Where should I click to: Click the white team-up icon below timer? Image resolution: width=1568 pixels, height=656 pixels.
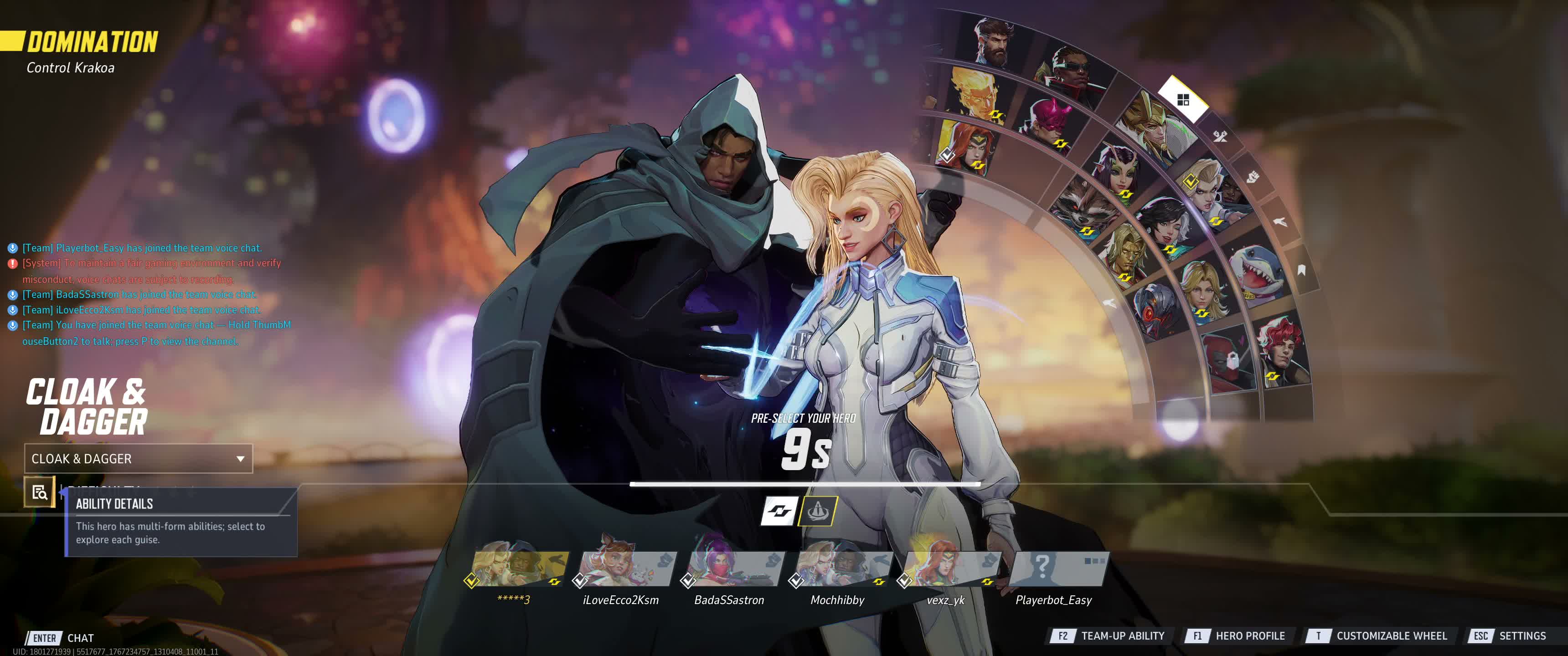point(779,511)
